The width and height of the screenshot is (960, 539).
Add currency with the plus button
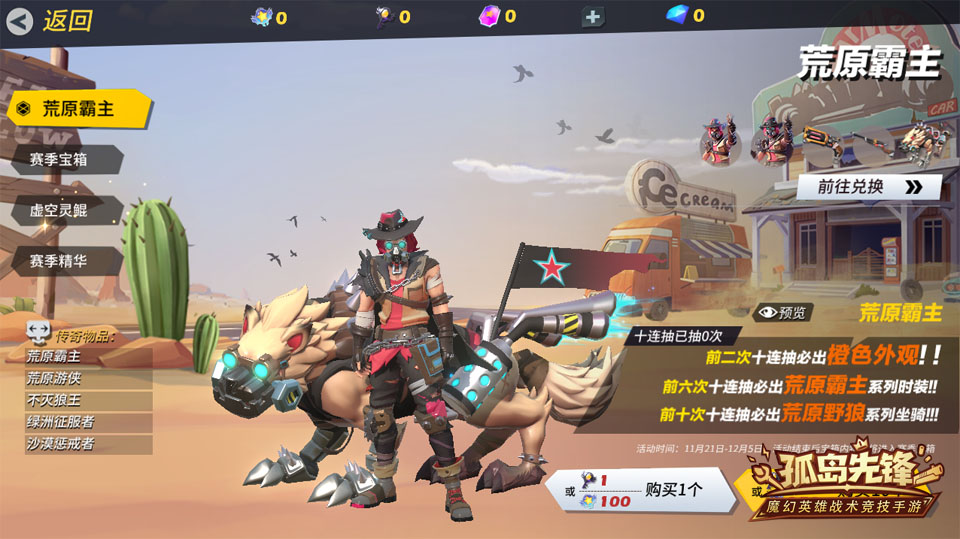pos(593,17)
